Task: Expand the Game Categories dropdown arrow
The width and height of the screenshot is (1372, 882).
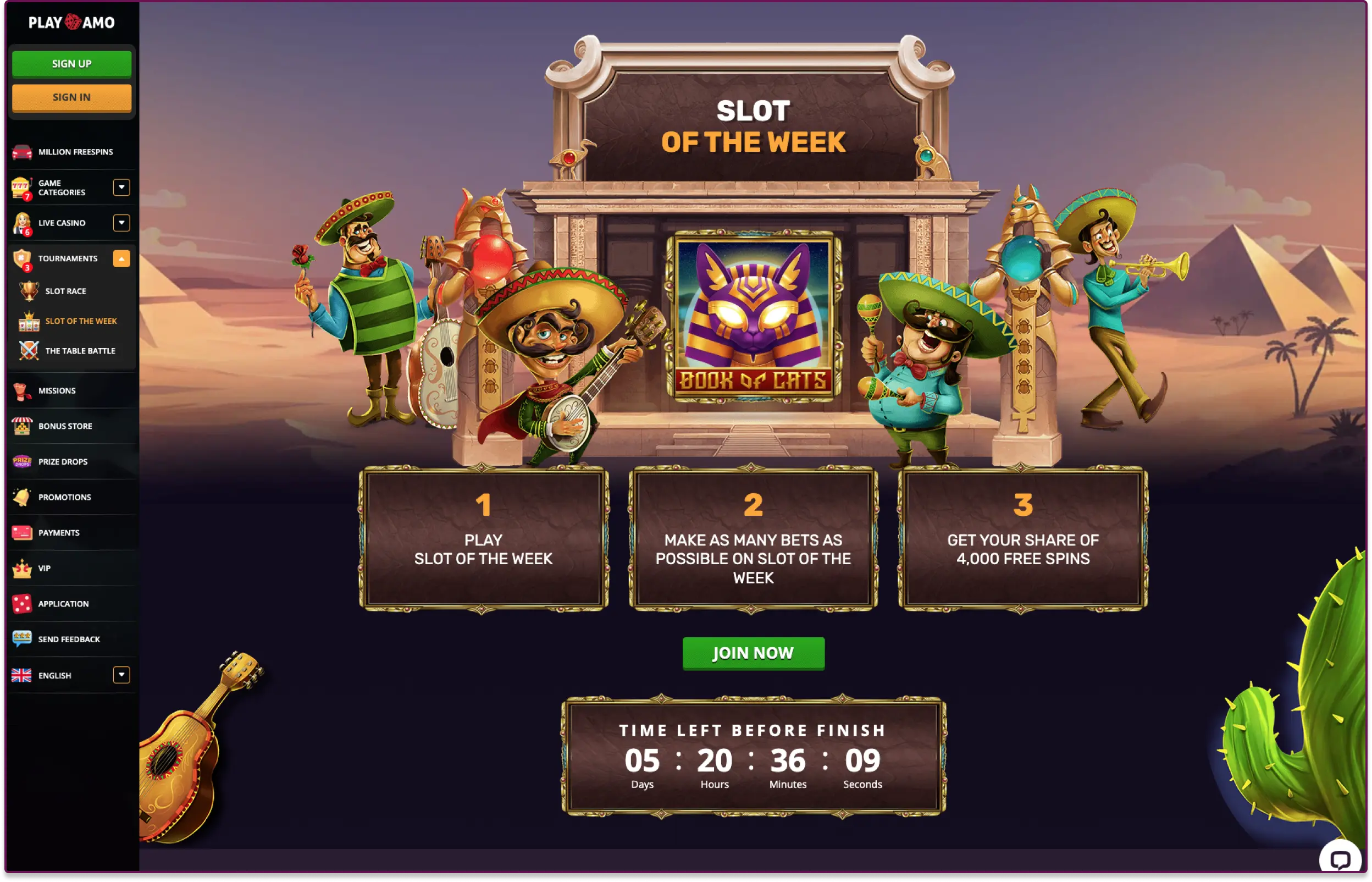Action: pos(121,188)
